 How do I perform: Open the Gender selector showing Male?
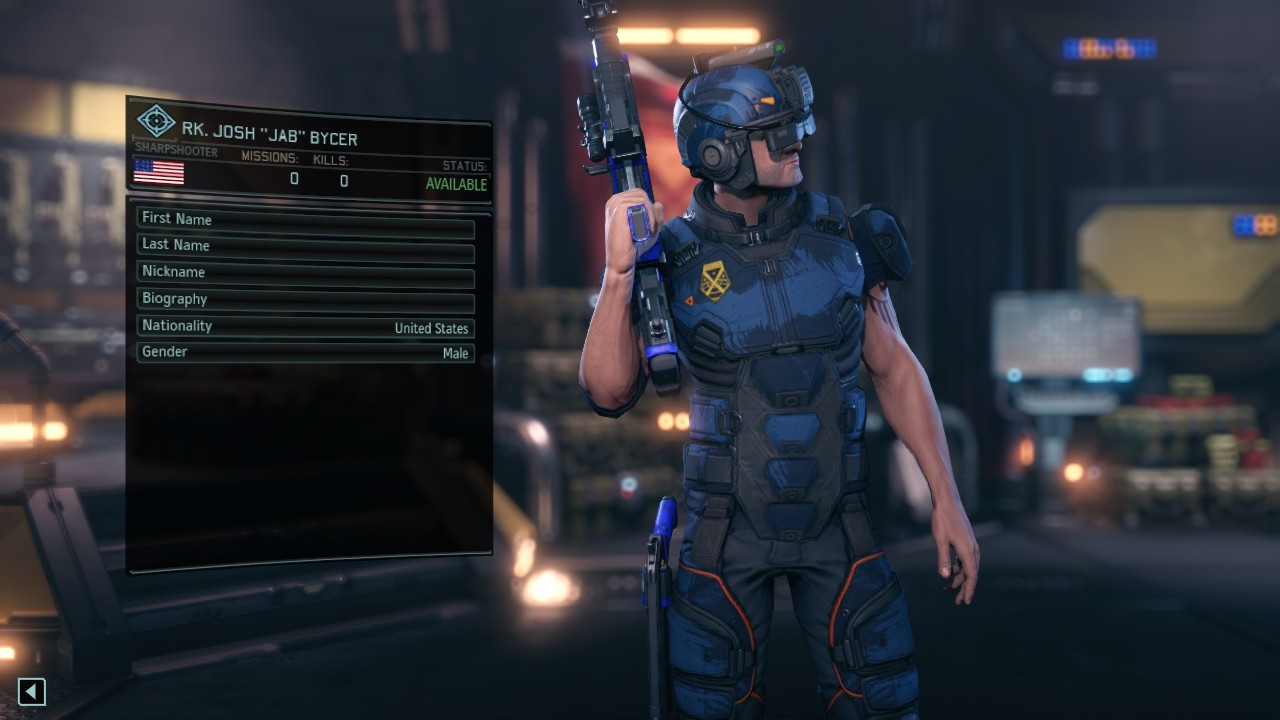click(305, 352)
